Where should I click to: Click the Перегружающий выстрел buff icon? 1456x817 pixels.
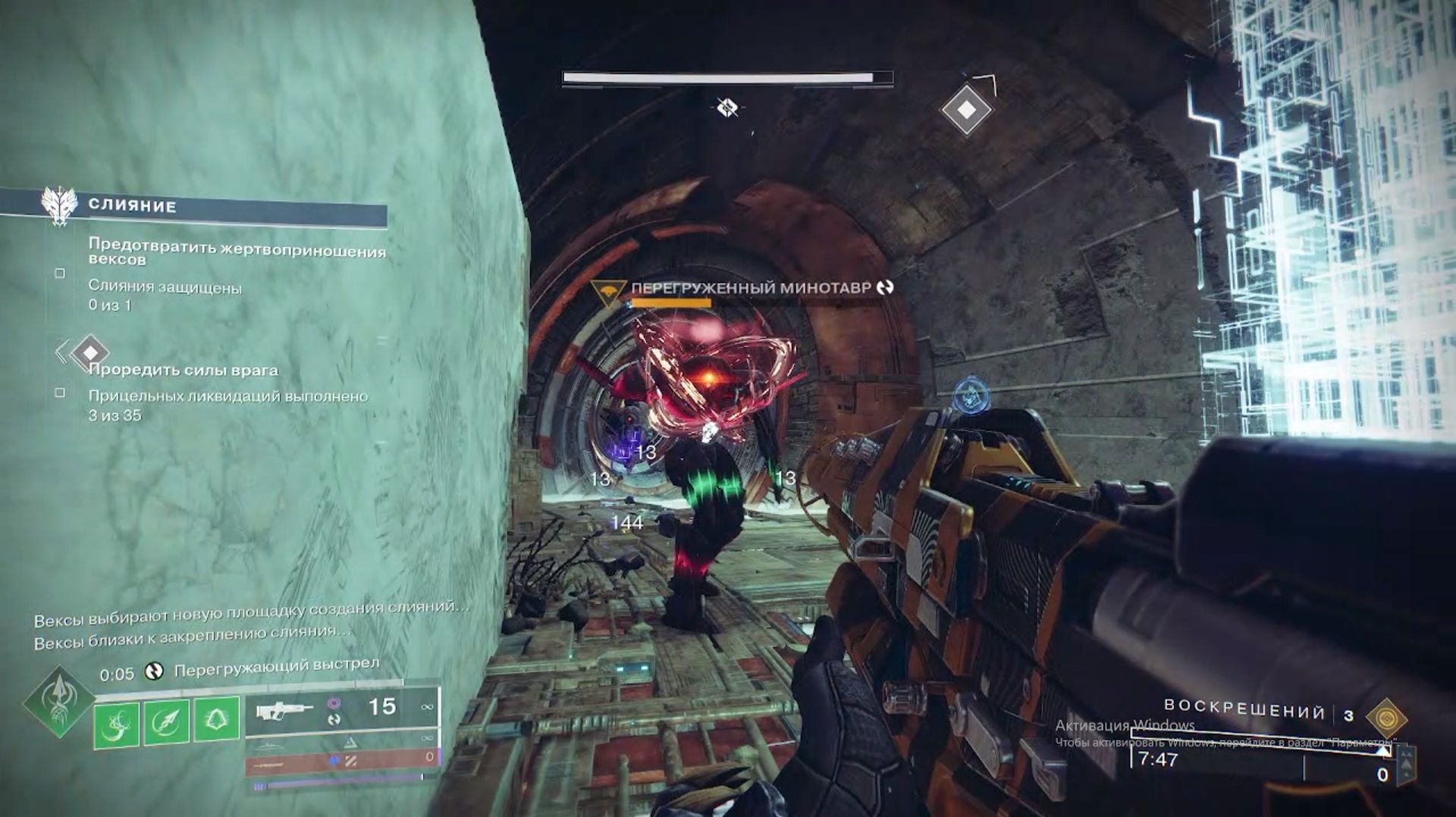[x=154, y=671]
